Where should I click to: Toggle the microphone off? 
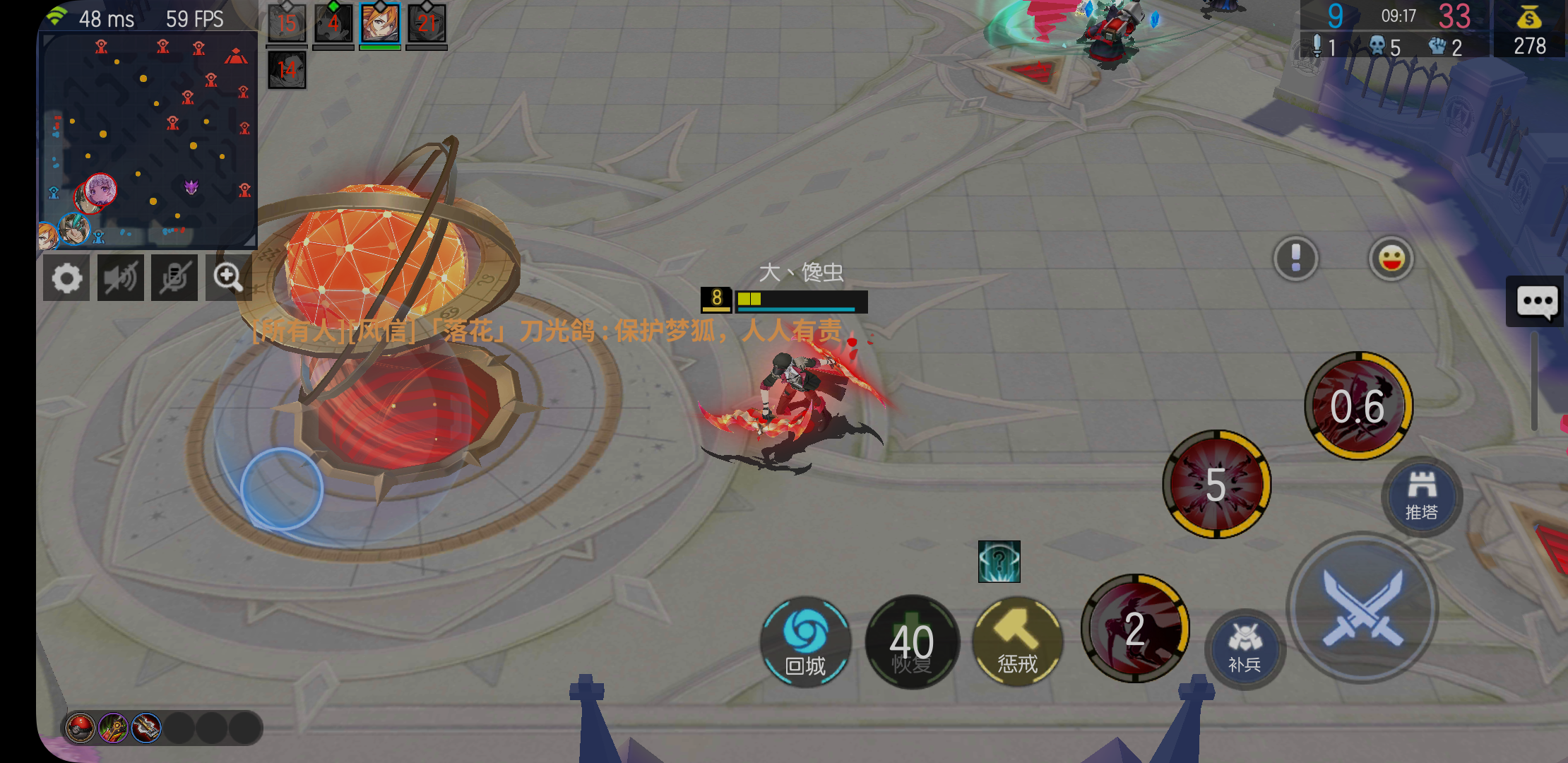[174, 277]
